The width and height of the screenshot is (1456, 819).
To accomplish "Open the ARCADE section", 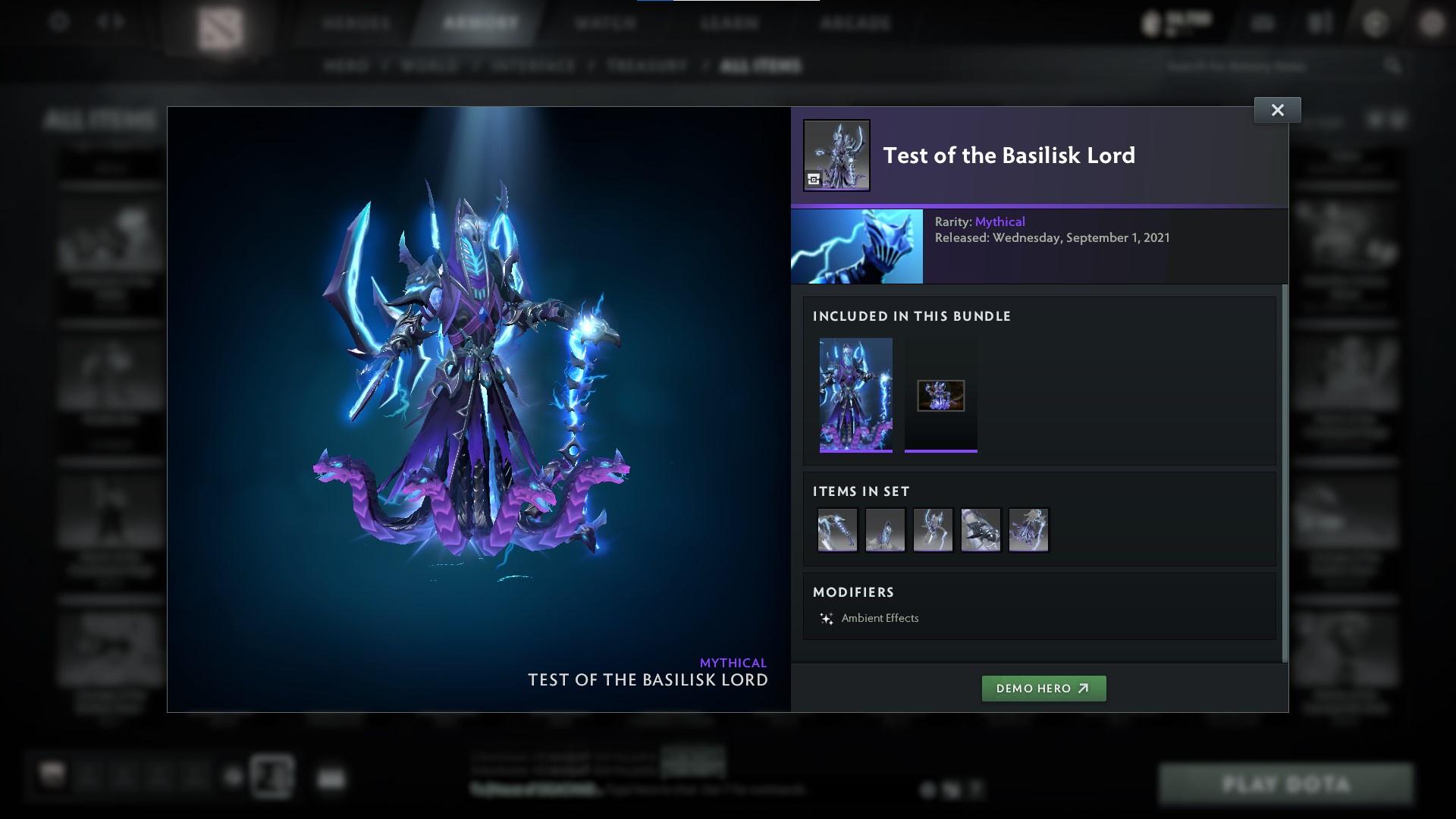I will coord(855,24).
